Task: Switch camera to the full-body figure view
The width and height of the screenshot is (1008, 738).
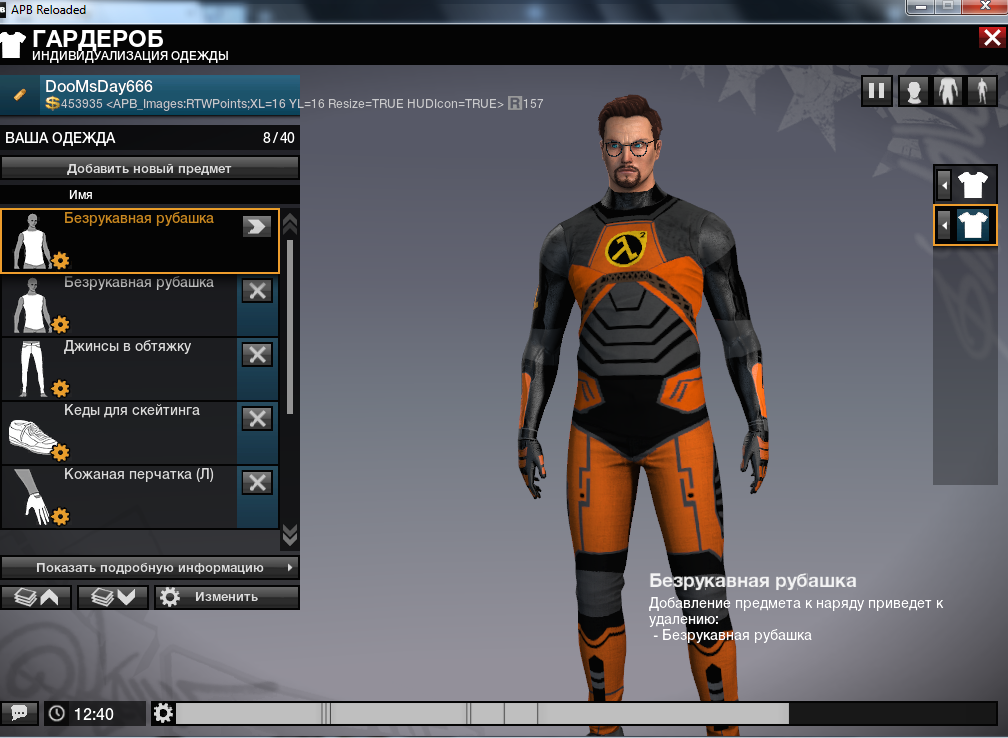Action: 981,92
